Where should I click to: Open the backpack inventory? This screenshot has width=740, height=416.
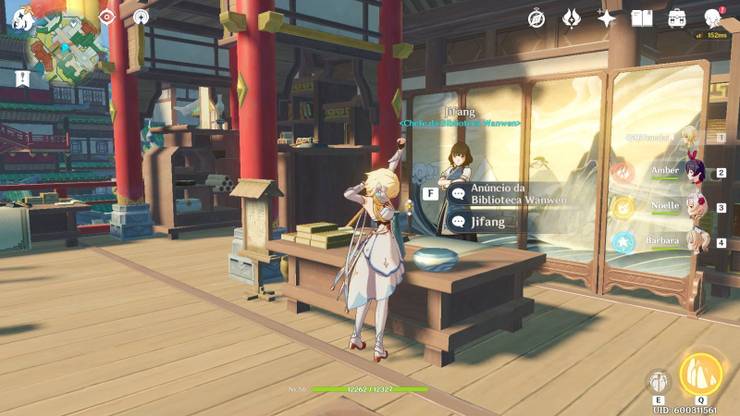coord(677,18)
